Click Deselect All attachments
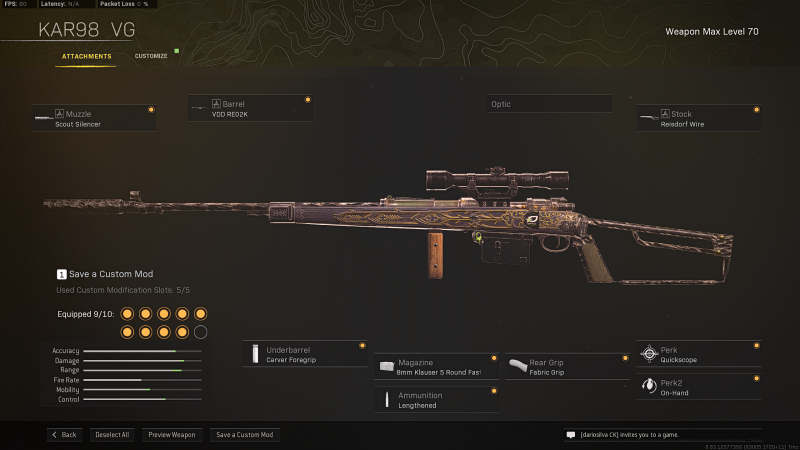This screenshot has width=800, height=450. pyautogui.click(x=111, y=435)
